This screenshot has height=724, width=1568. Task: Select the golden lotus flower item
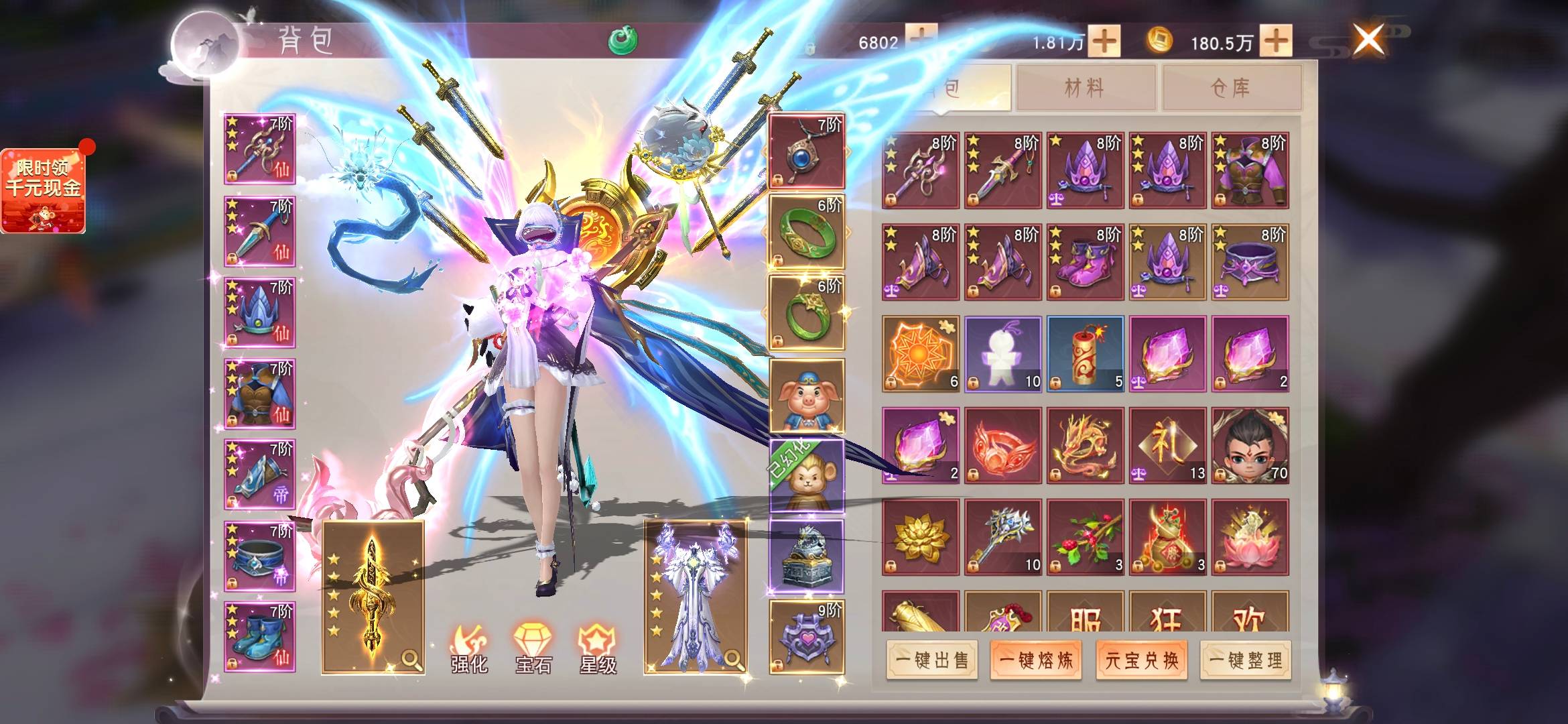920,537
